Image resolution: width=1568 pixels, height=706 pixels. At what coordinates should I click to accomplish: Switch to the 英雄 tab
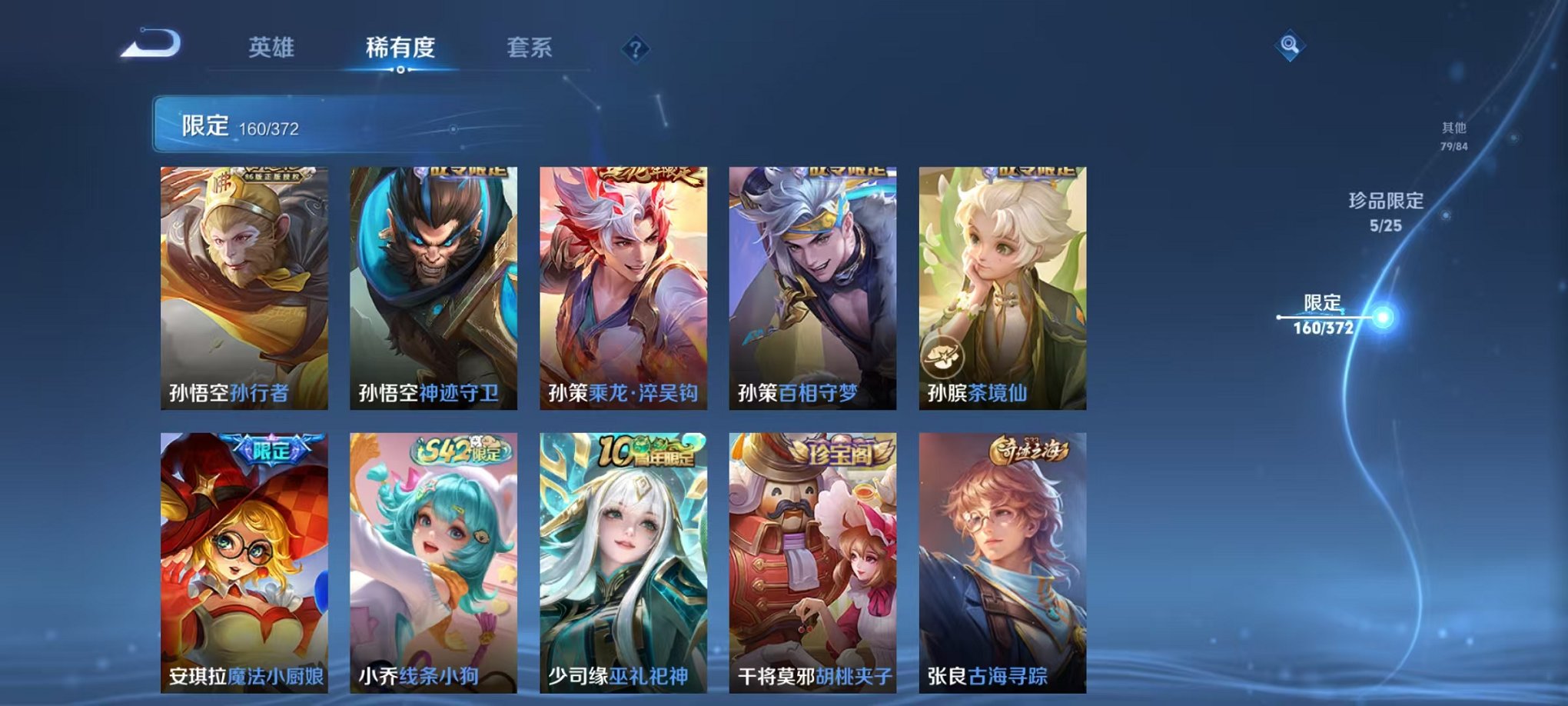(x=272, y=48)
